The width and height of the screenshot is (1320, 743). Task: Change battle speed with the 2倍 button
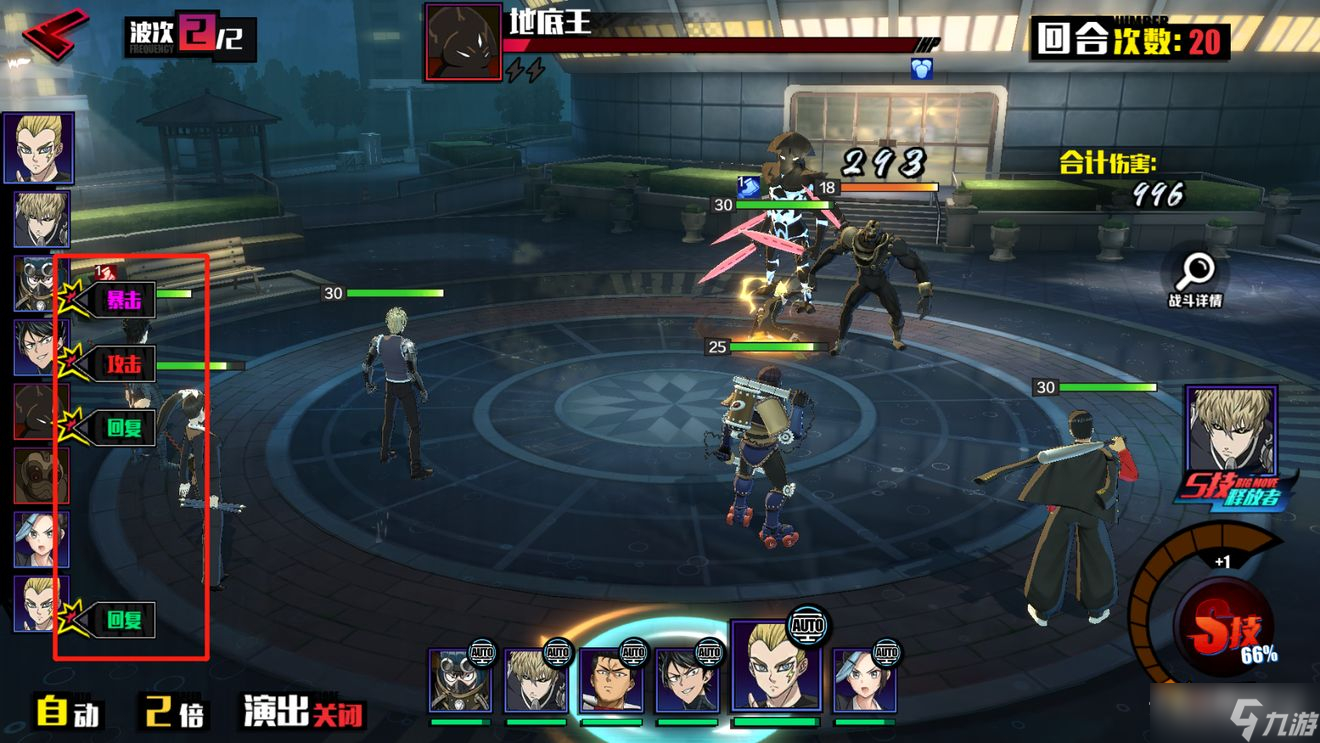[x=174, y=712]
